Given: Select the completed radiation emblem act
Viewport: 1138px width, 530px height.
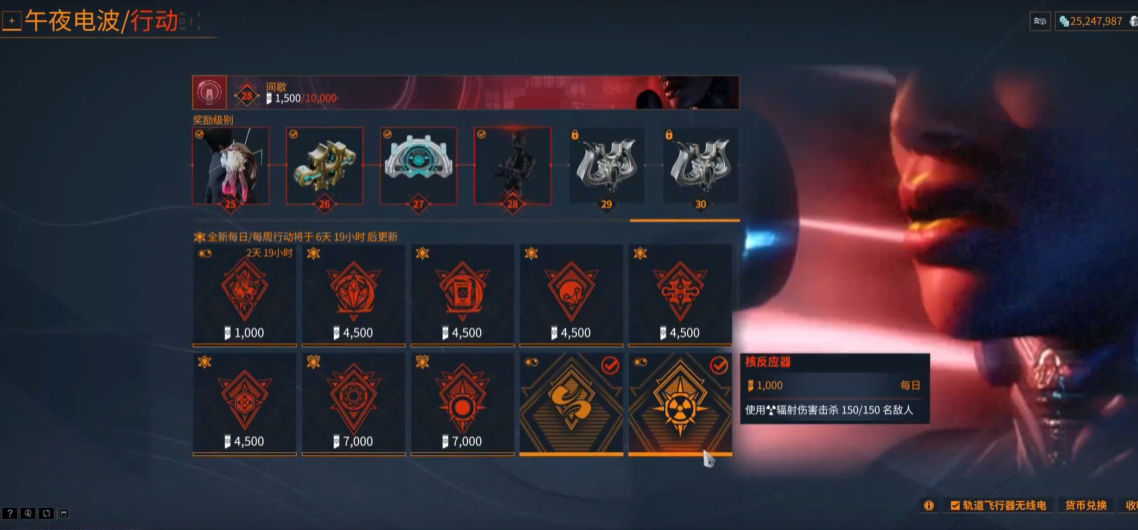Looking at the screenshot, I should point(680,403).
